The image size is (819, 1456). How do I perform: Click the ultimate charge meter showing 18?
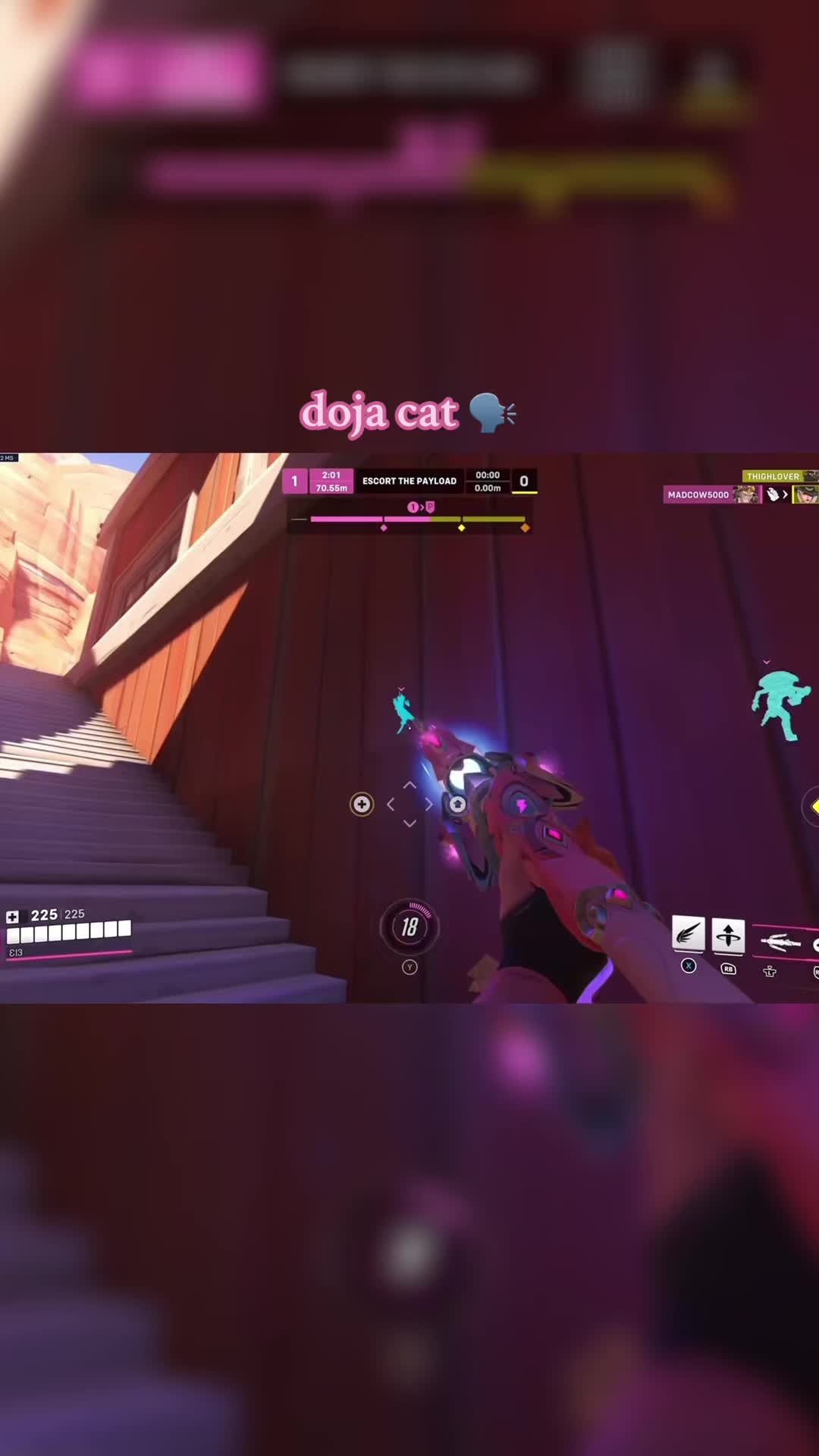(409, 927)
